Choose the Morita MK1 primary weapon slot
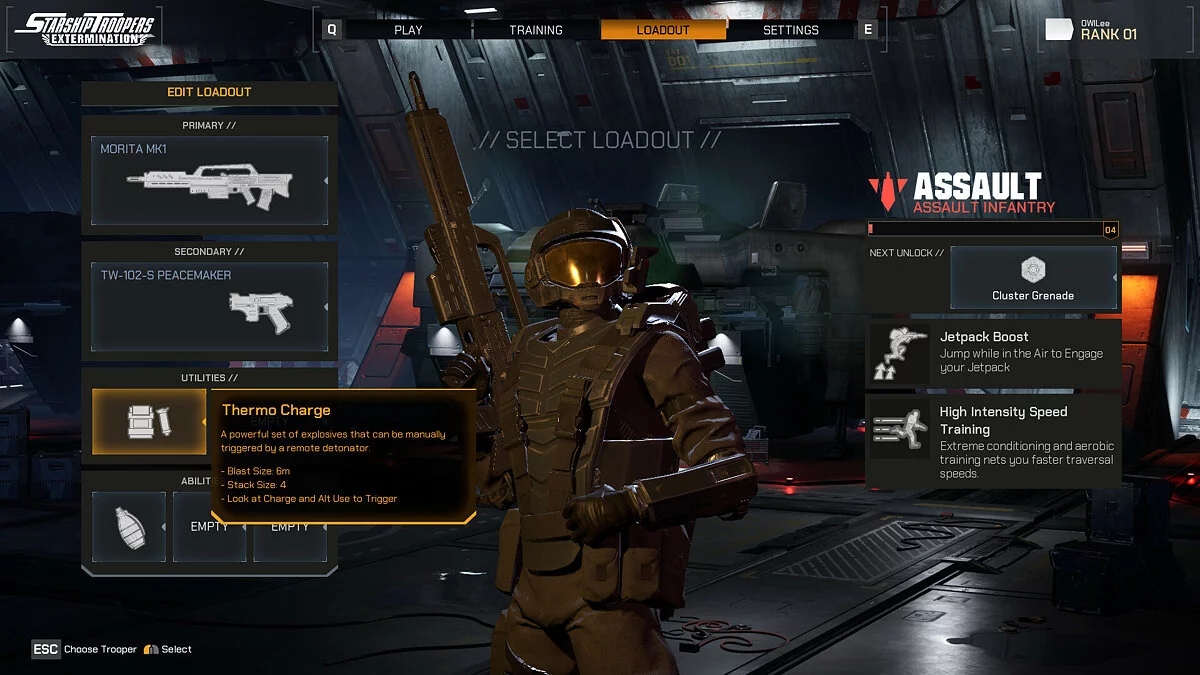Image resolution: width=1200 pixels, height=675 pixels. coord(210,181)
